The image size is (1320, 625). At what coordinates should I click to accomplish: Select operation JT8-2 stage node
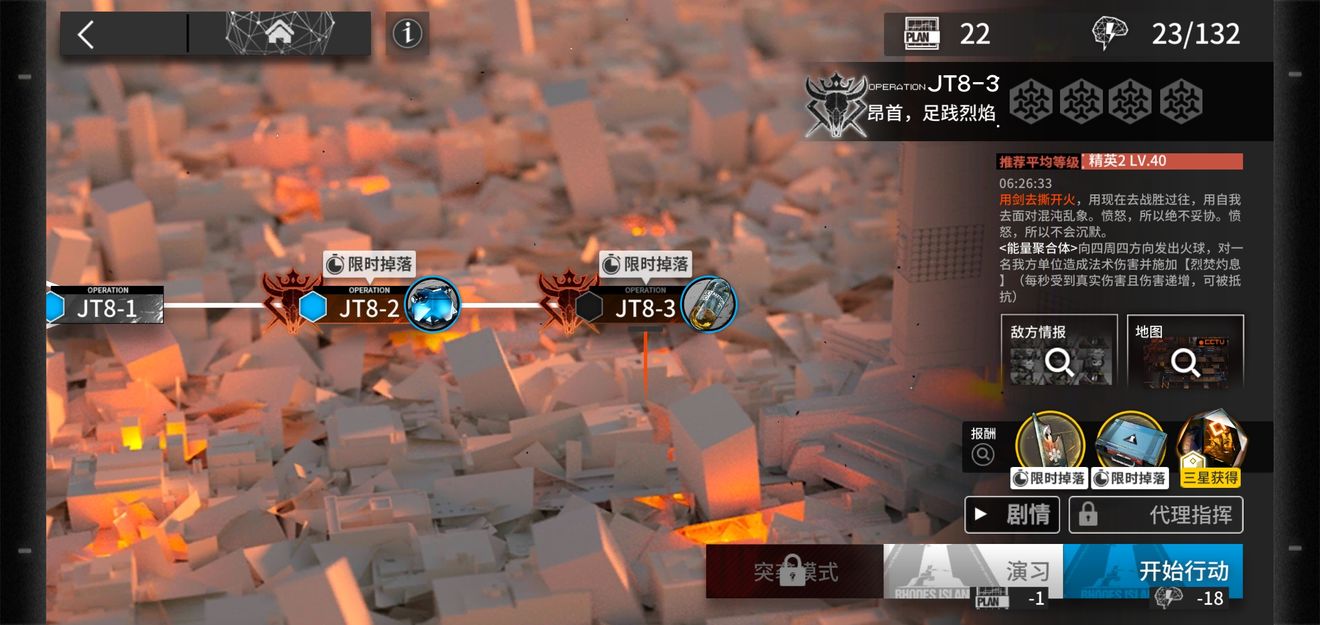(x=368, y=306)
